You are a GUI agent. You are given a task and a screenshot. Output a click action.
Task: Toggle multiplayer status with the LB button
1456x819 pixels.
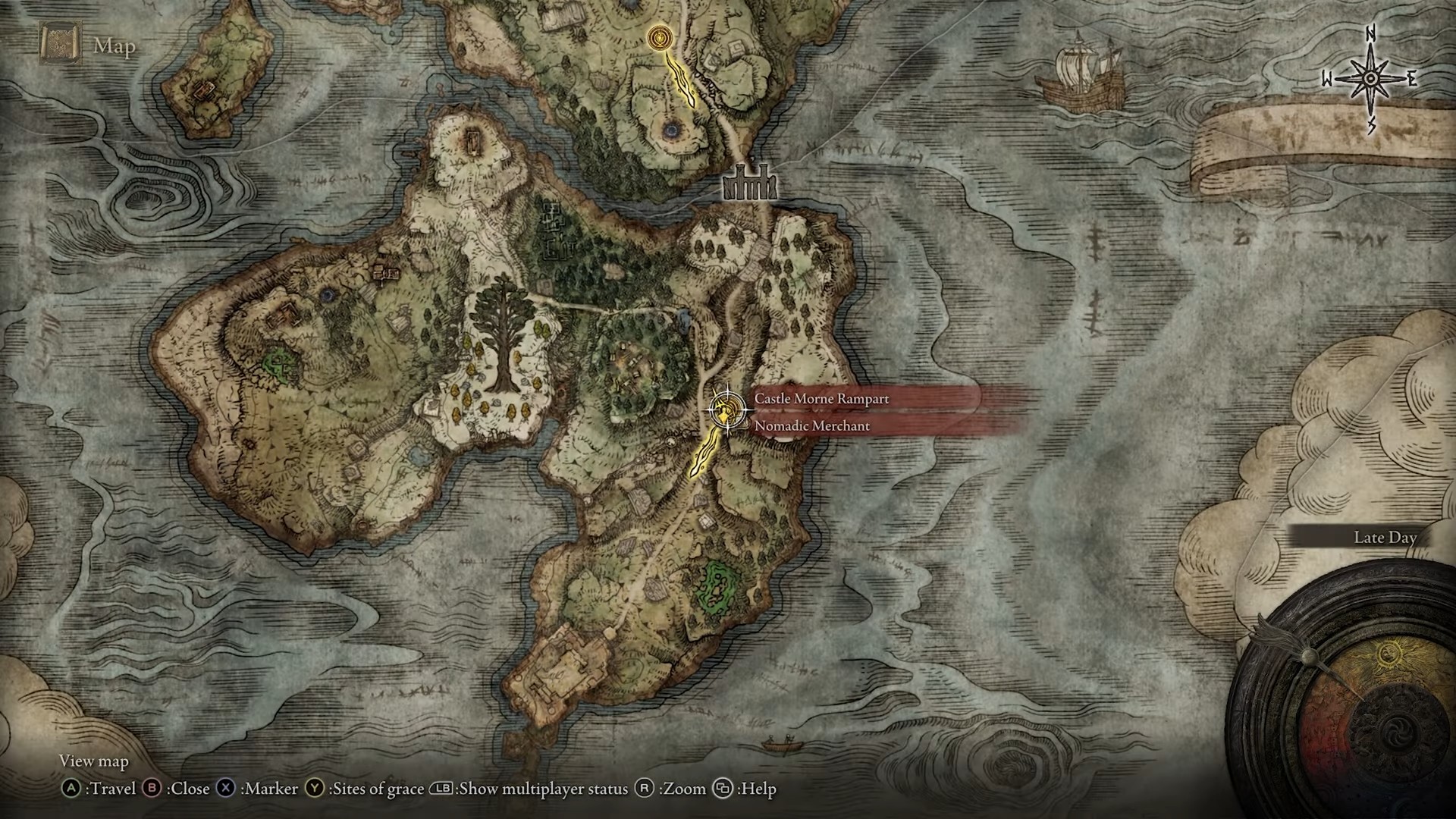point(442,789)
